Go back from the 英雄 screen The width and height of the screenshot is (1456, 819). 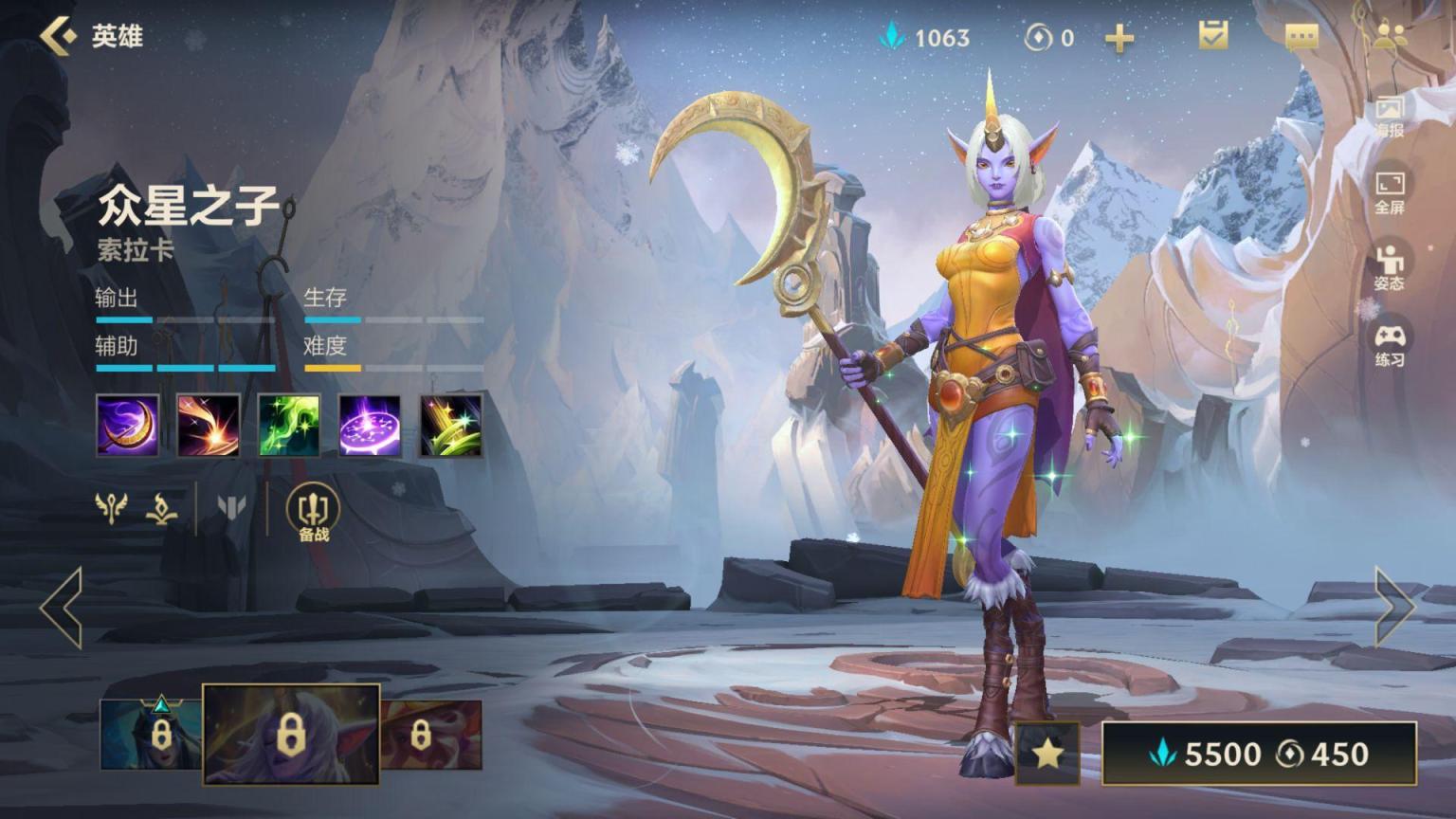59,36
